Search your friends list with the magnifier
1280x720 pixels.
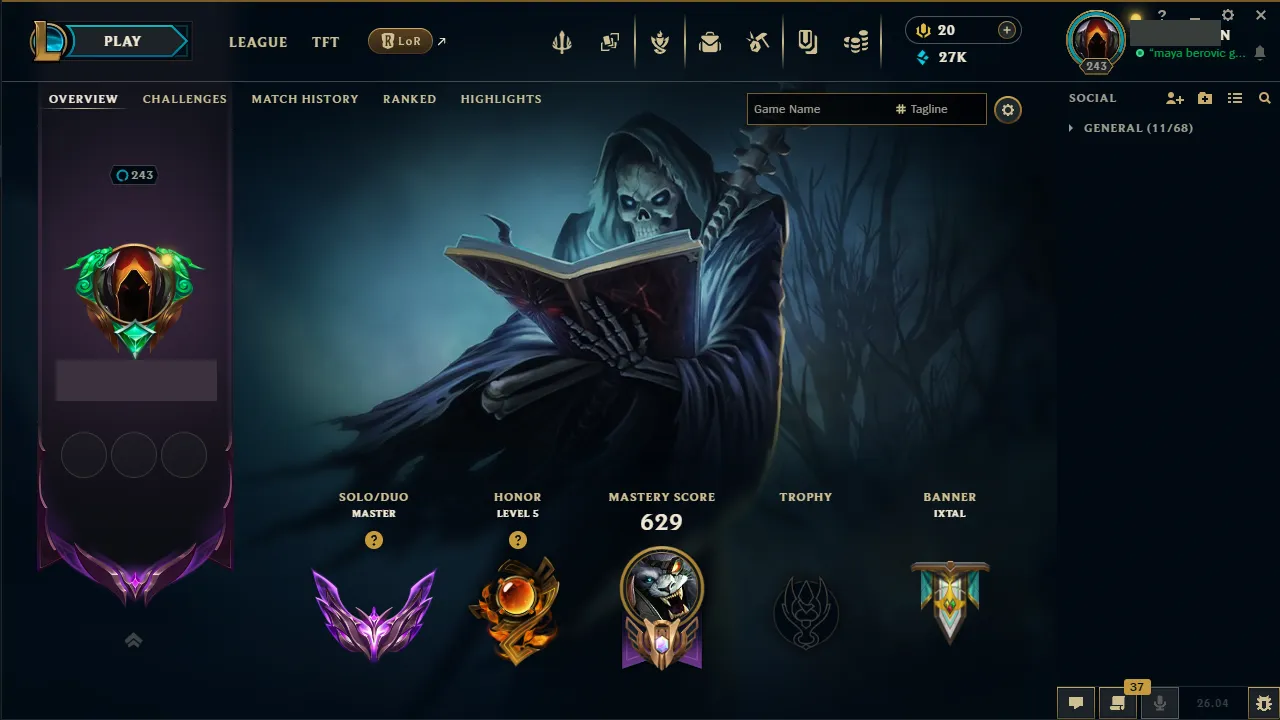tap(1264, 98)
